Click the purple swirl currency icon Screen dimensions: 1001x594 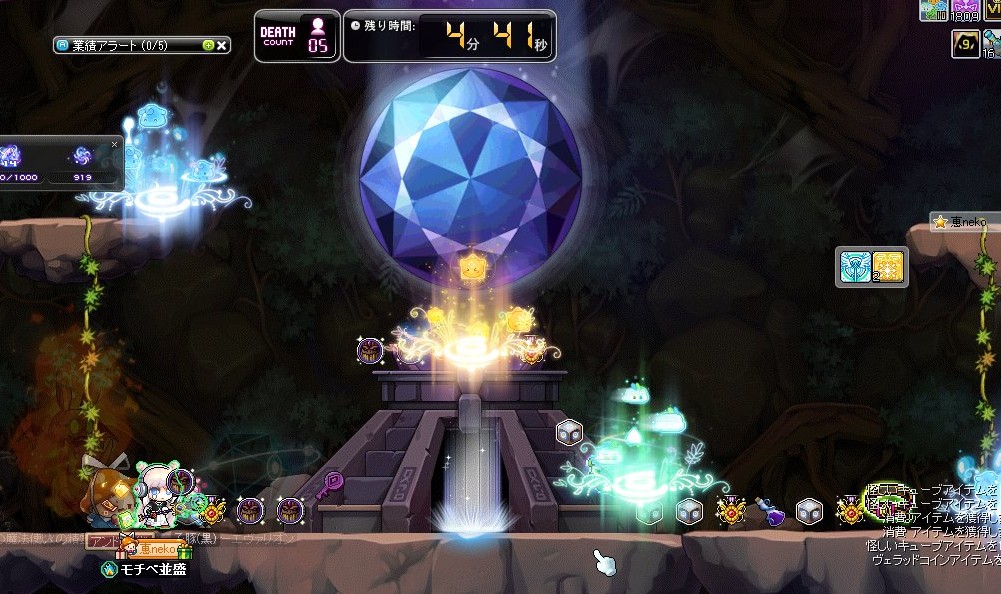[x=83, y=156]
